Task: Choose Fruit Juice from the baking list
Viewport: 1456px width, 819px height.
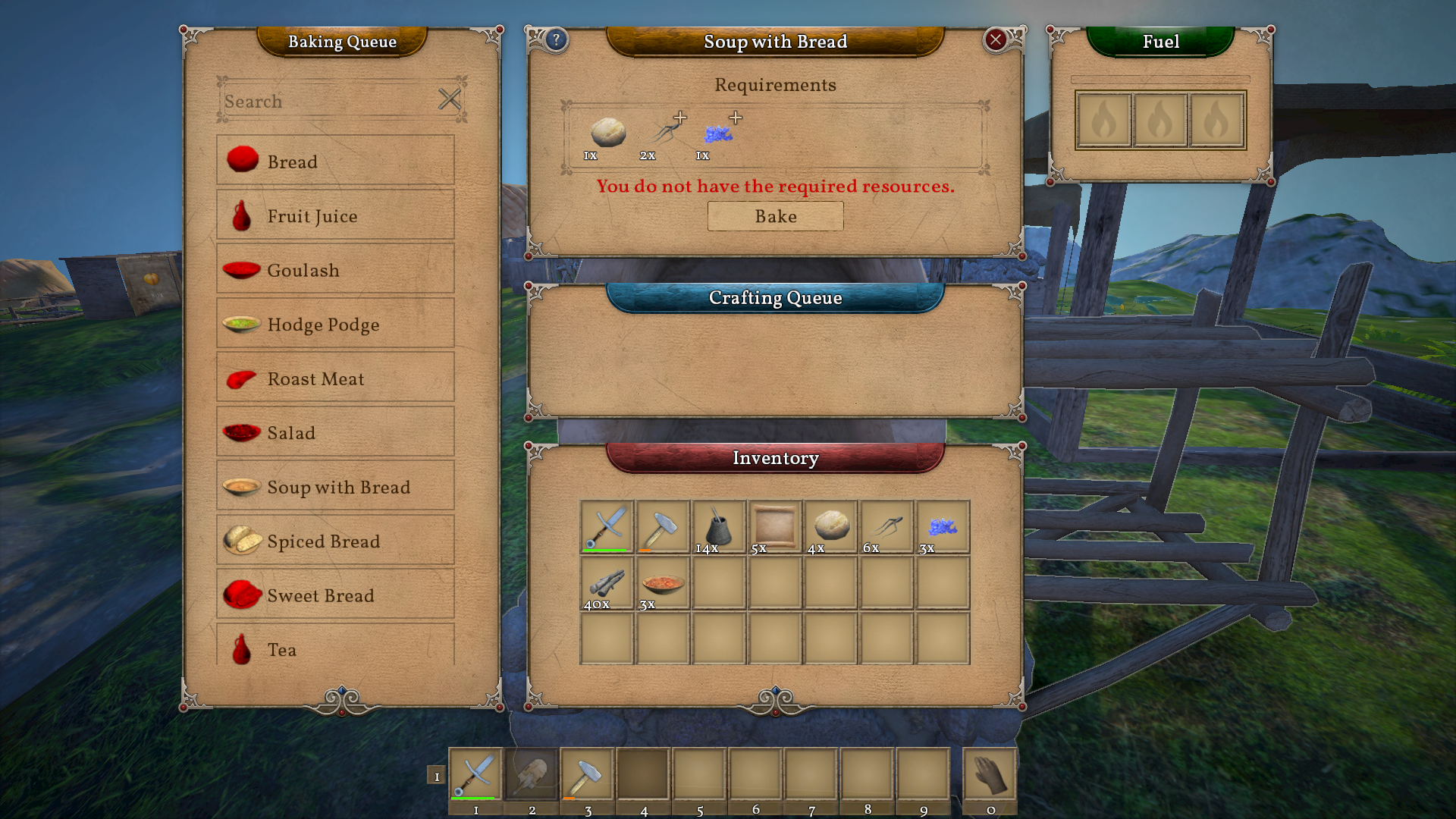Action: tap(335, 215)
